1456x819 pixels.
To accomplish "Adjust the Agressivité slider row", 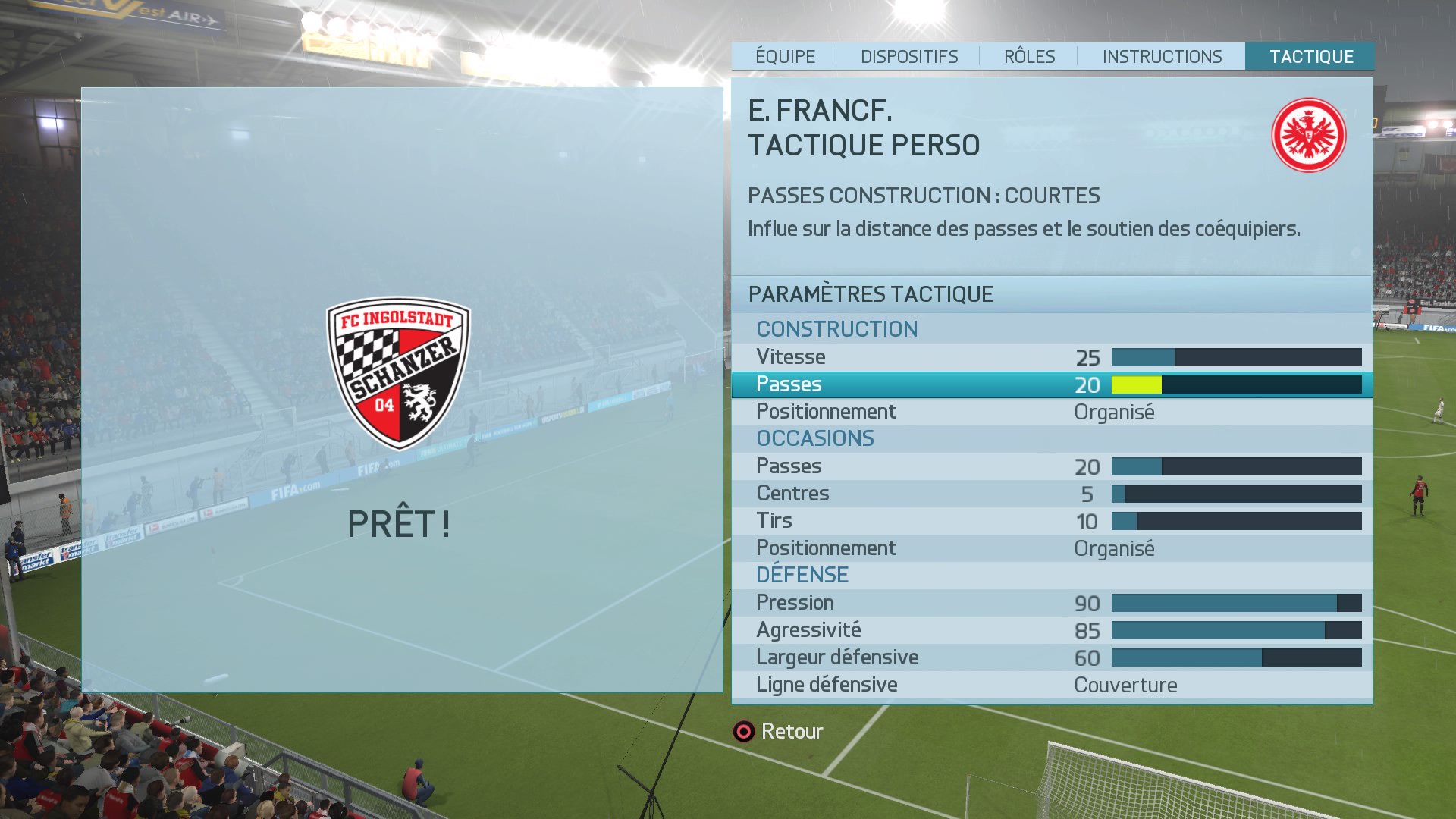I will point(1052,630).
